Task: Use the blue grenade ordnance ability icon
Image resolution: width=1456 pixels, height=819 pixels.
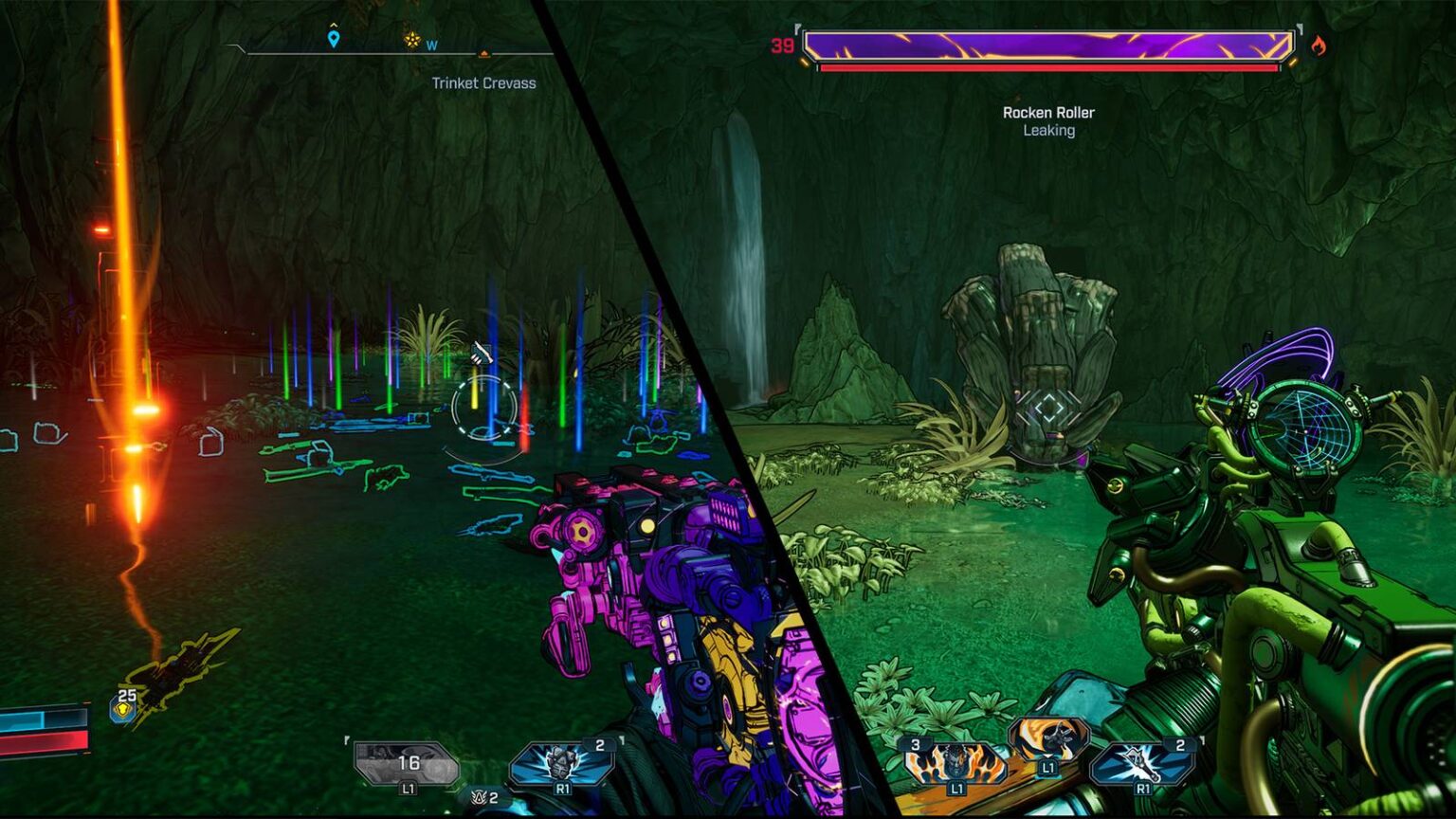Action: coord(561,762)
